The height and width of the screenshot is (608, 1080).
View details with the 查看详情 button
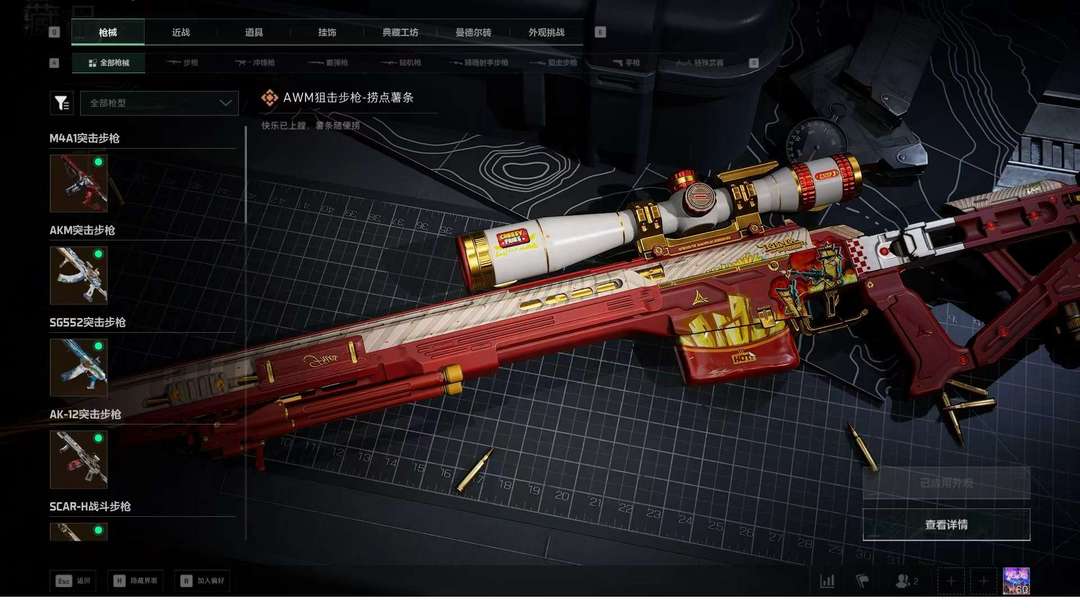(946, 524)
